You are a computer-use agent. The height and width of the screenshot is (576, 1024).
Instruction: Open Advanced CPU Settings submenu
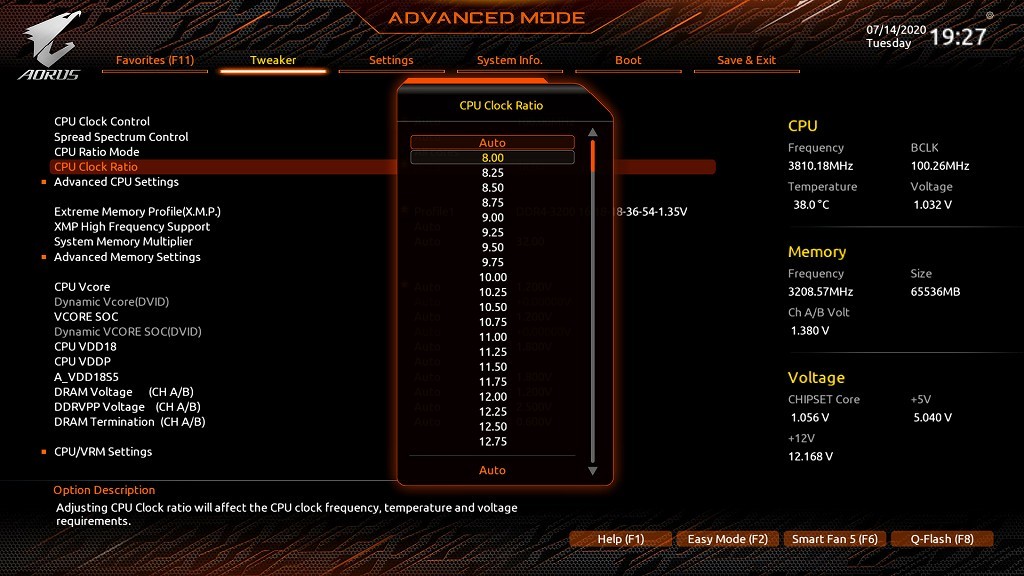(x=116, y=182)
